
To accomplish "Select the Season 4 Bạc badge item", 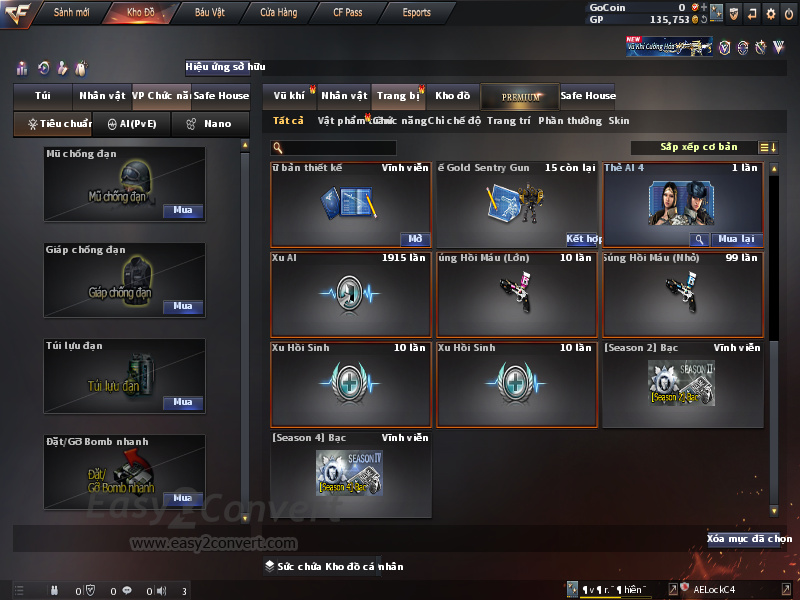I will coord(351,470).
